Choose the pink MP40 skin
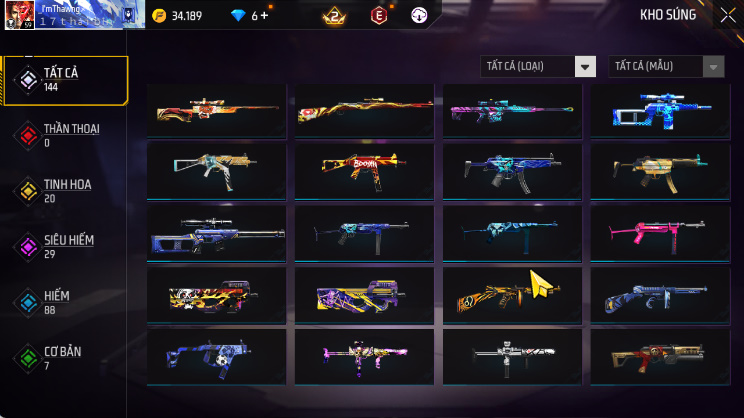The height and width of the screenshot is (418, 744). 659,233
